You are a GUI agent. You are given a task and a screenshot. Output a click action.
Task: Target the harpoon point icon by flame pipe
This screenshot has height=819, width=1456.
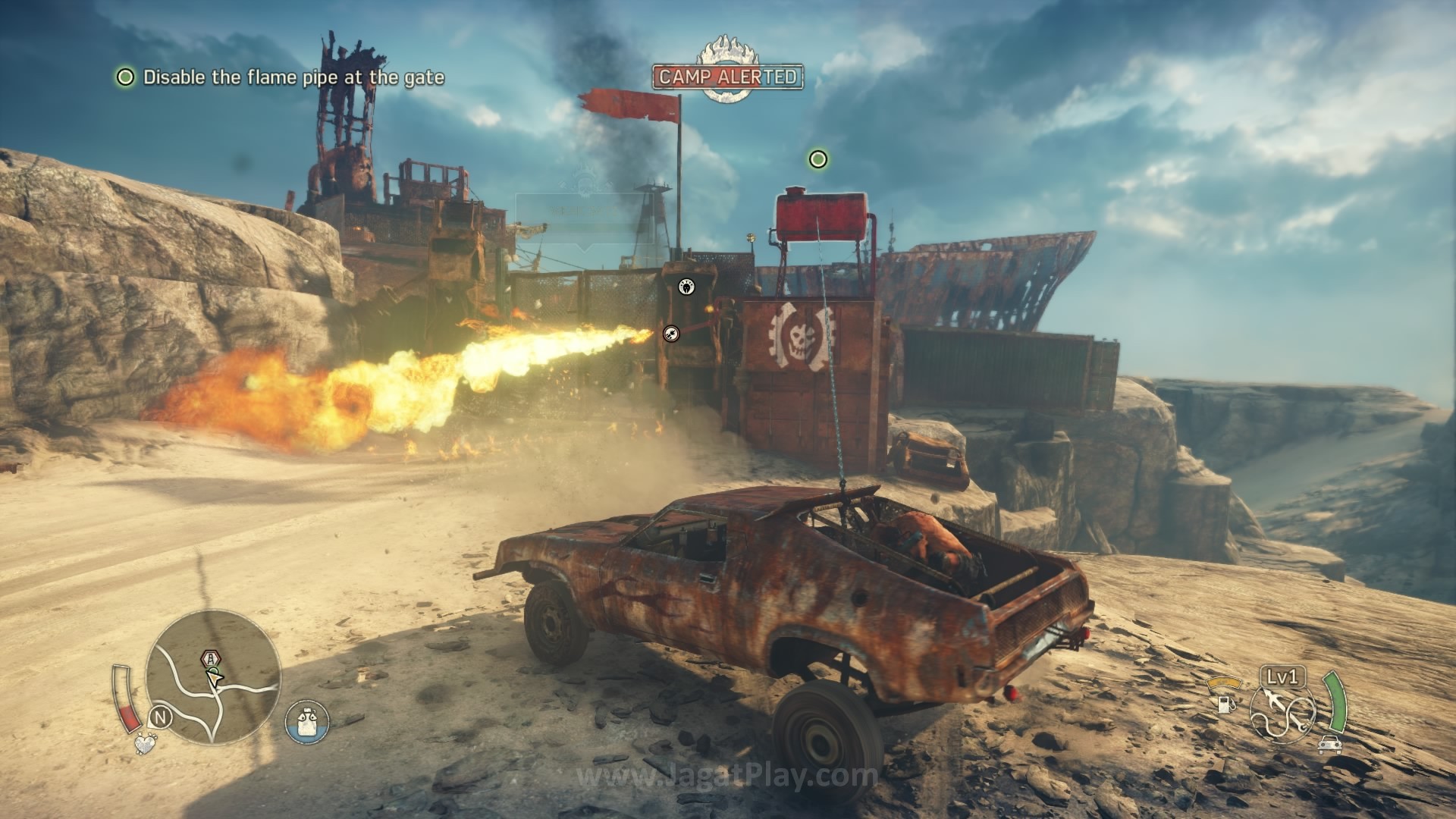tap(671, 333)
